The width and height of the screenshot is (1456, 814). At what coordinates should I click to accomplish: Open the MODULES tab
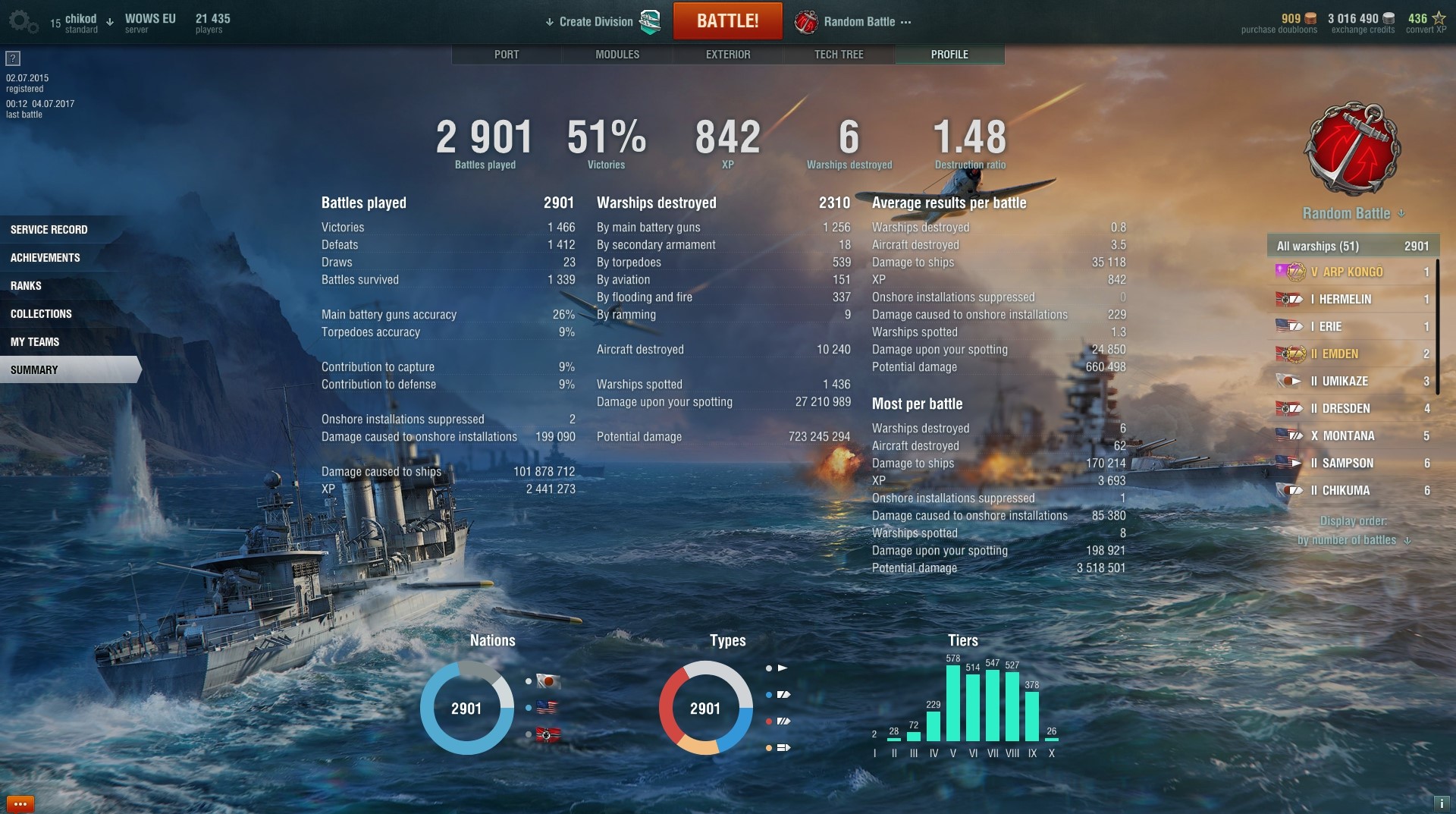point(617,55)
